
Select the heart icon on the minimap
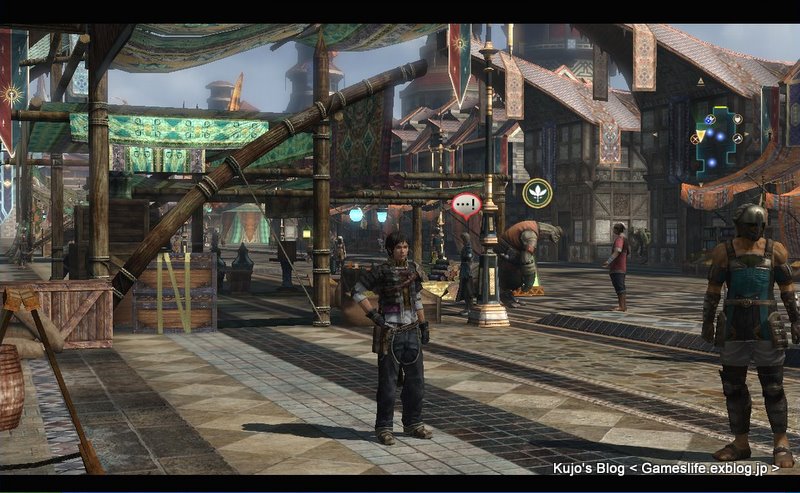coord(737,118)
